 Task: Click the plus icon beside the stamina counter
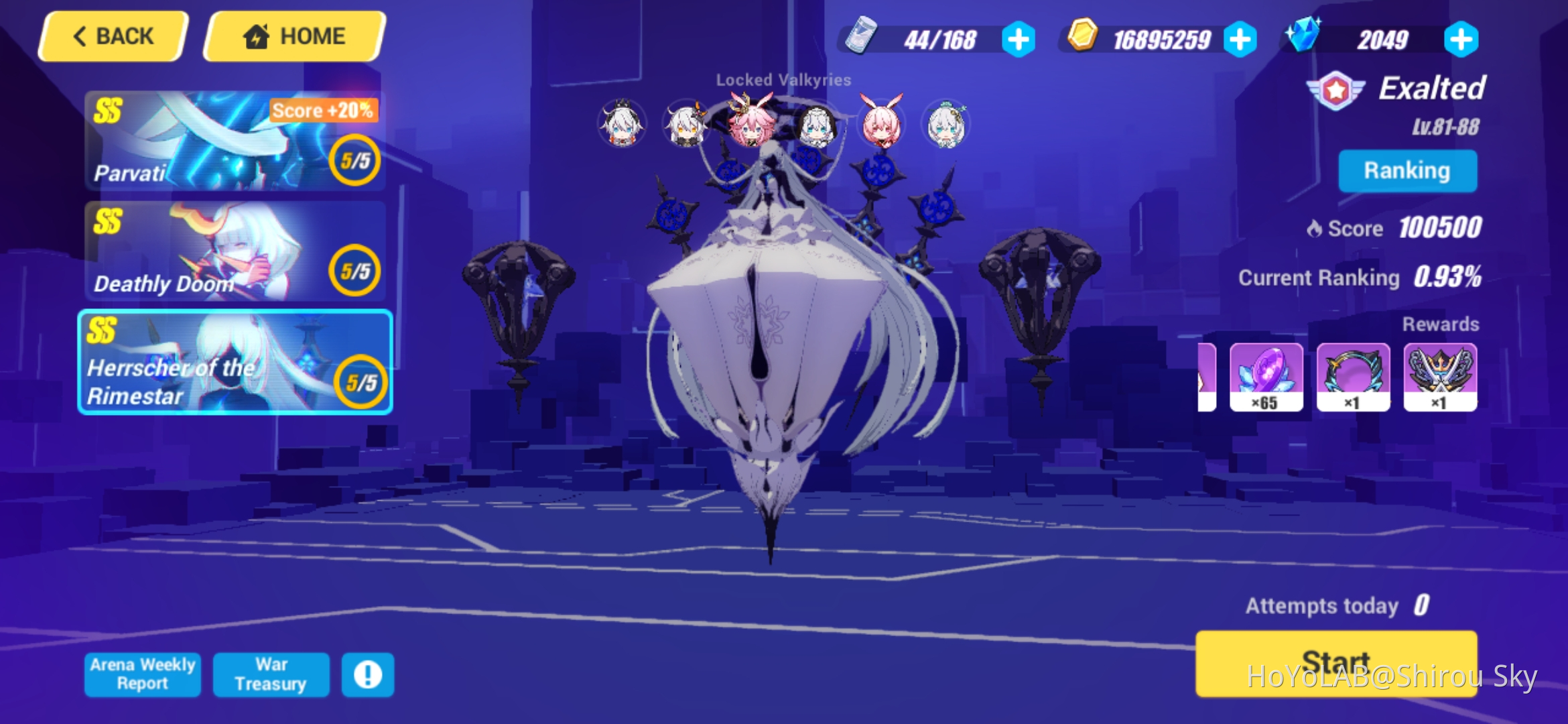tap(1019, 39)
